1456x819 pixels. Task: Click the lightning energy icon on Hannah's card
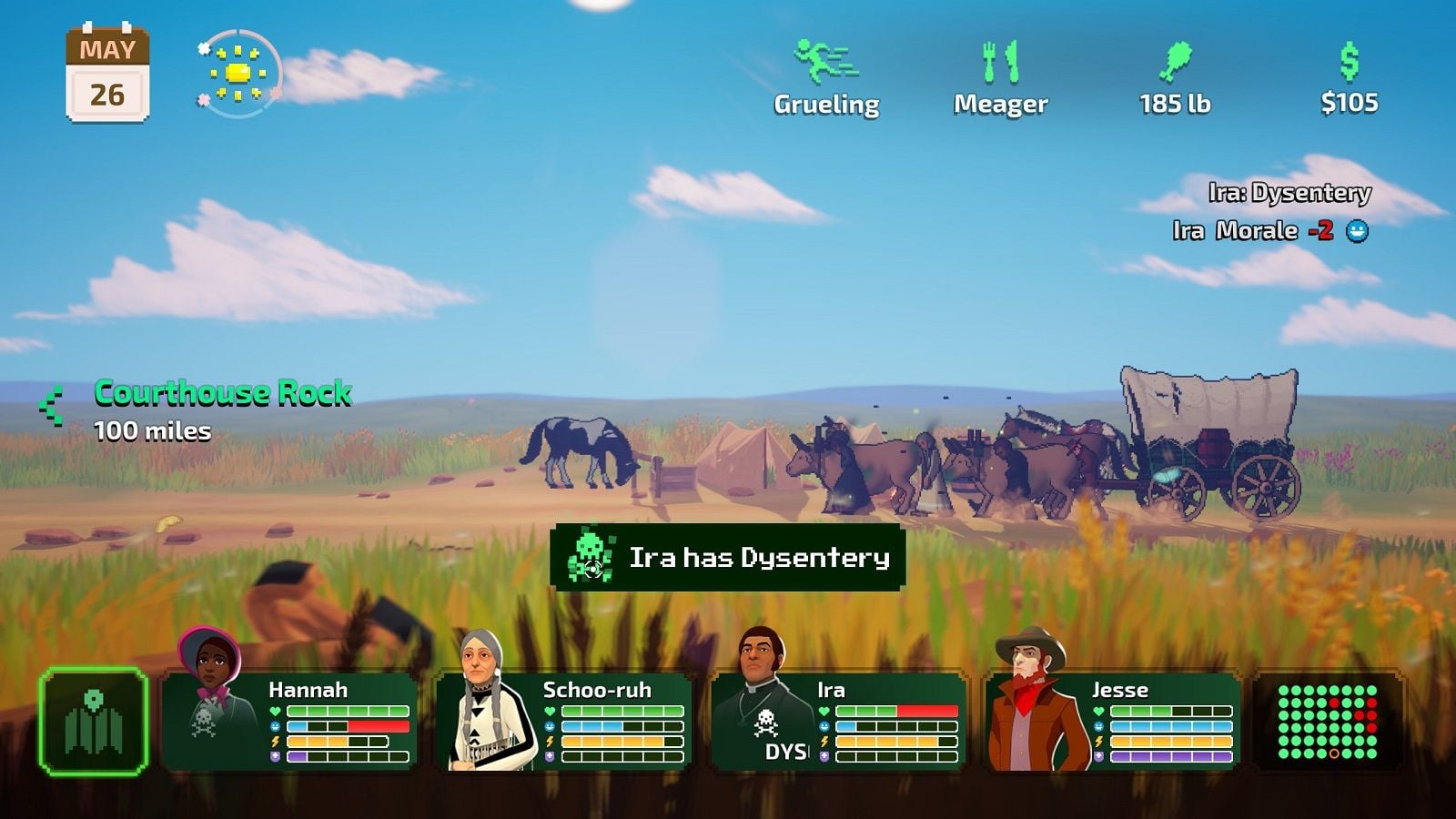[x=273, y=741]
